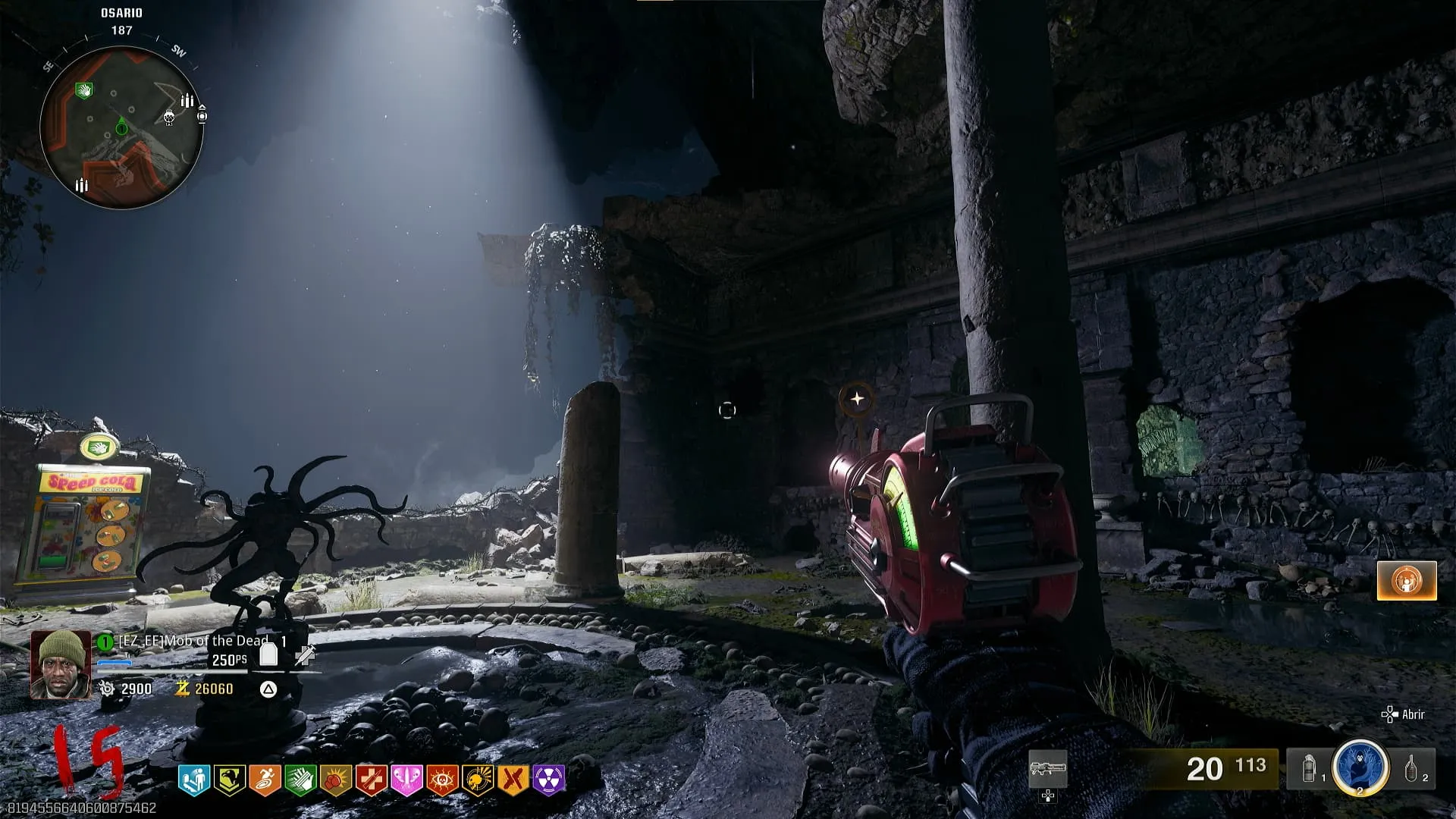Choose the purple radiation PhD Flopper perk

549,780
